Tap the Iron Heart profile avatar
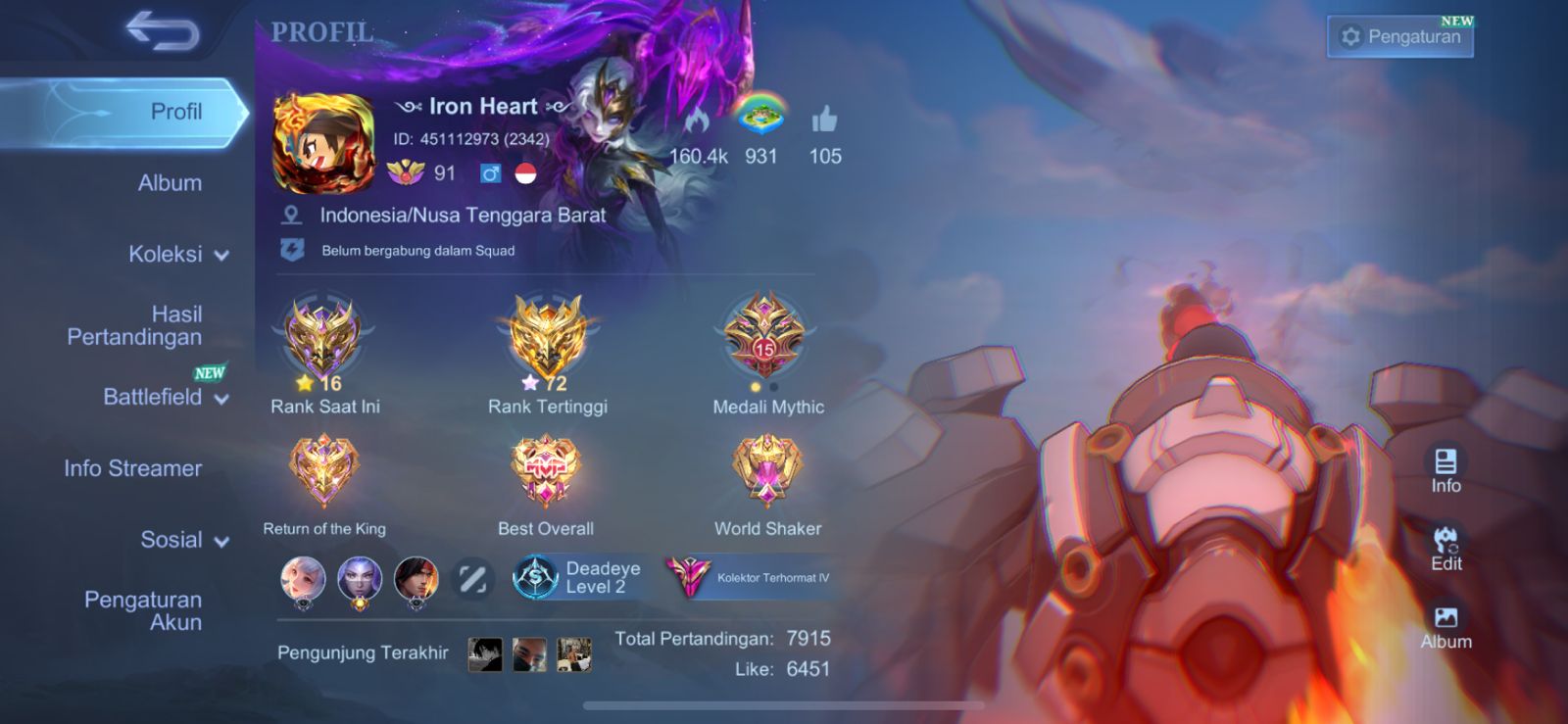Screen dimensions: 1568x724 [x=323, y=144]
